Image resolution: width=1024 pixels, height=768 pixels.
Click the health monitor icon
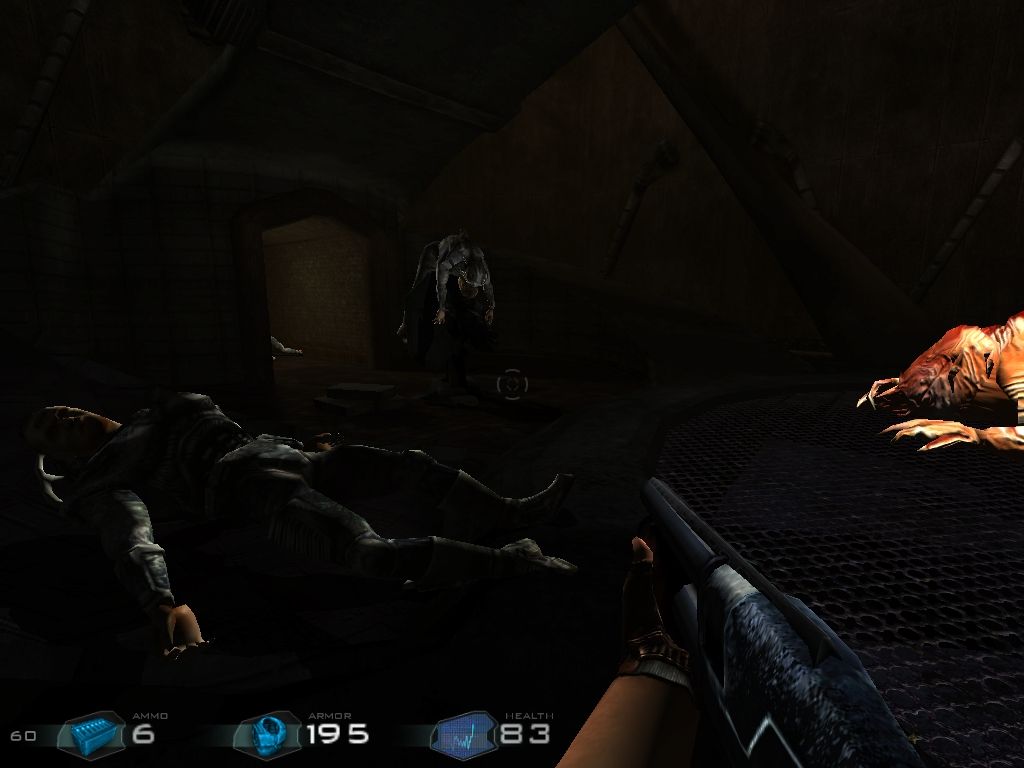click(x=464, y=736)
